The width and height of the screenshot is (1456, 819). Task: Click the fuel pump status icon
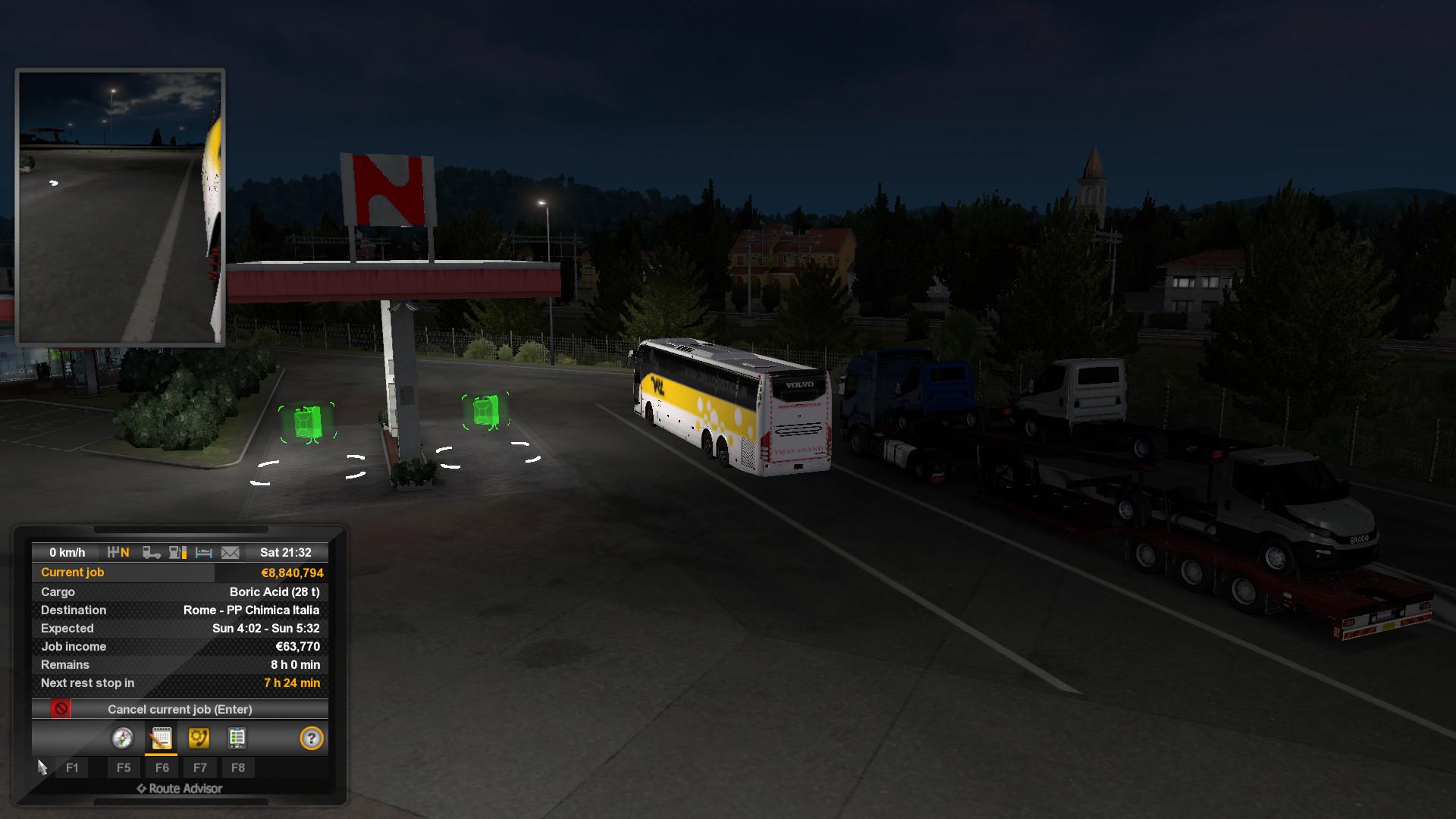[178, 553]
